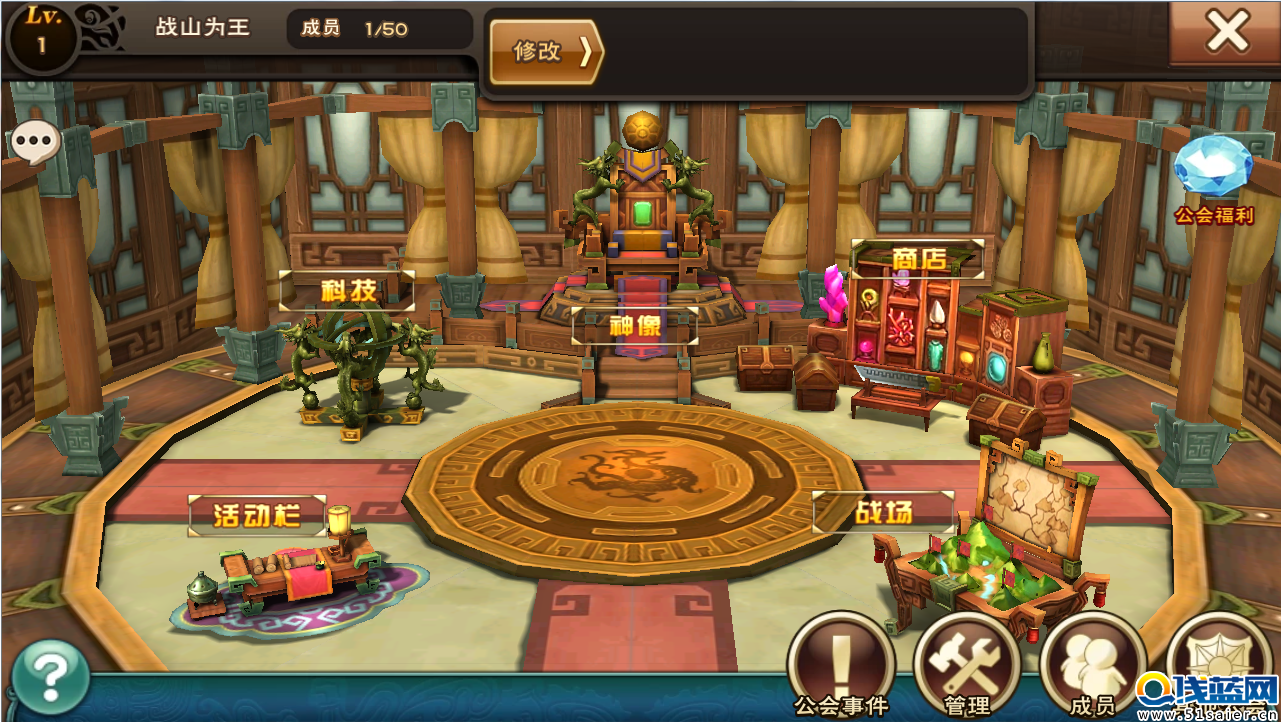Enter the 科技 technology section

pos(347,290)
